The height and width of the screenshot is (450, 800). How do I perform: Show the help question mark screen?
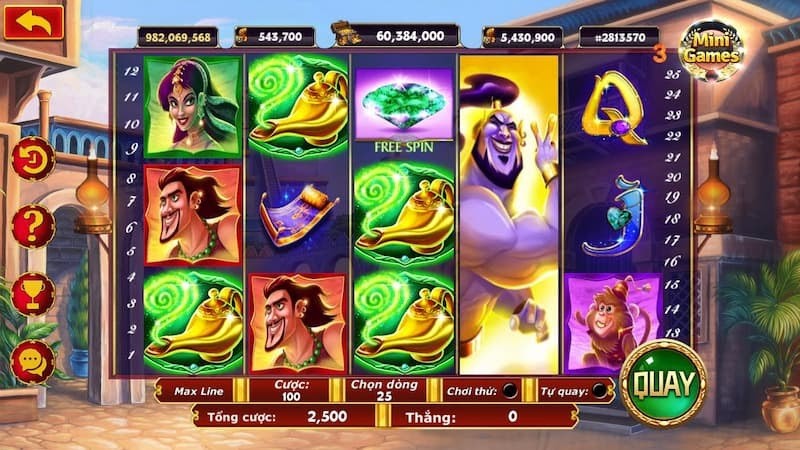tap(33, 226)
